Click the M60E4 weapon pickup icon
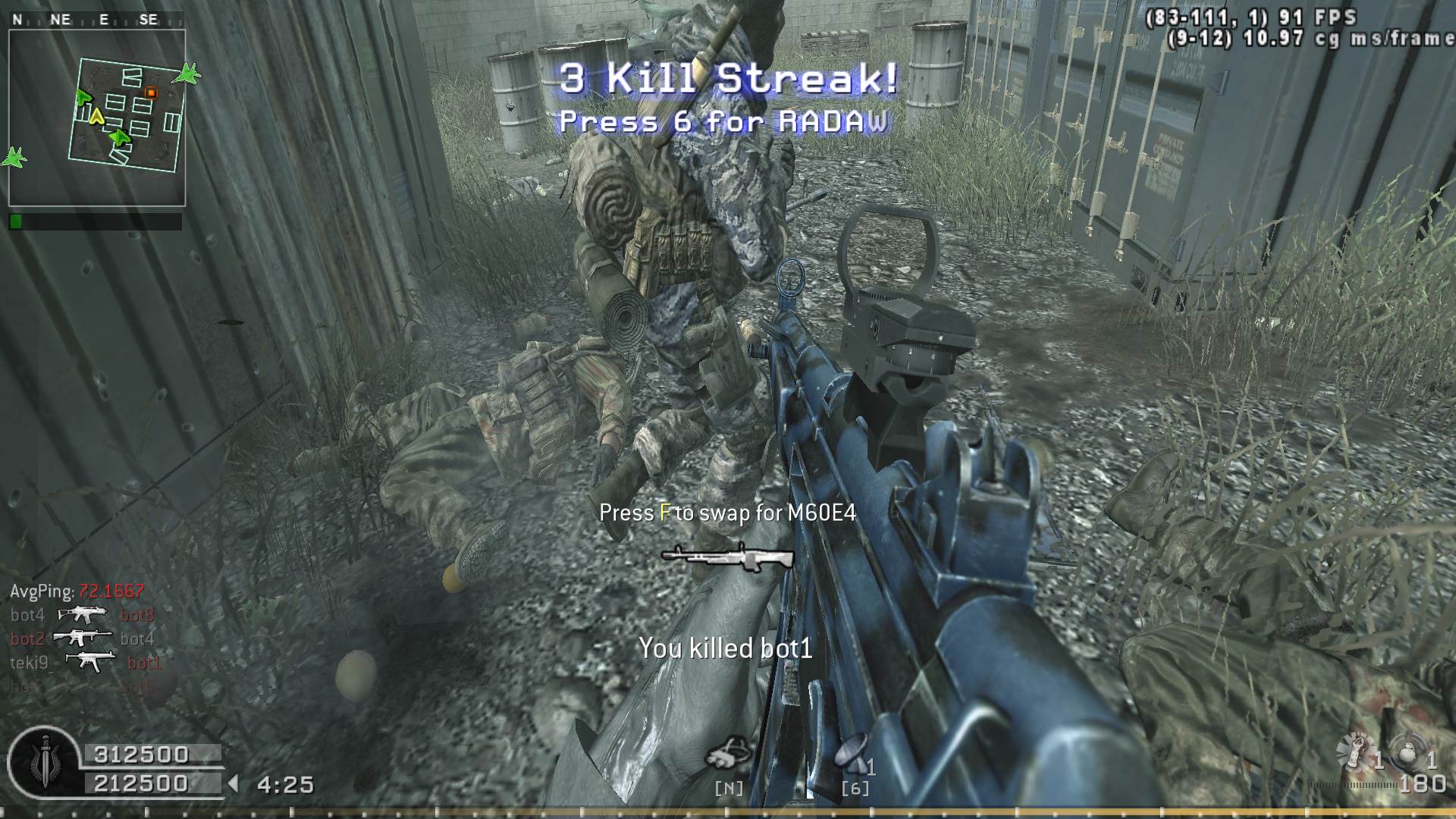This screenshot has width=1456, height=819. pos(726,557)
